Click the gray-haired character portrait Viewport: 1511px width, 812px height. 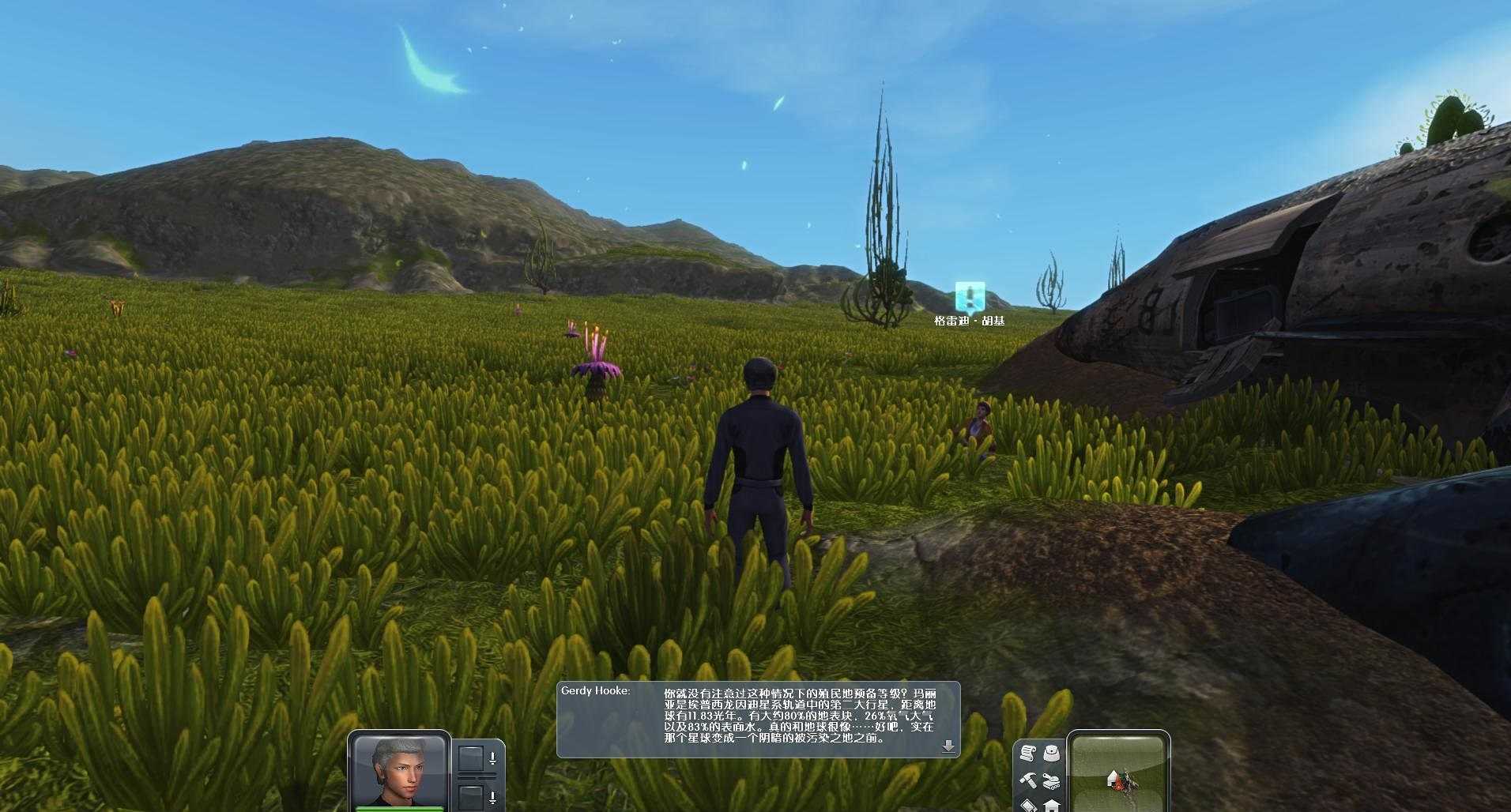point(398,770)
